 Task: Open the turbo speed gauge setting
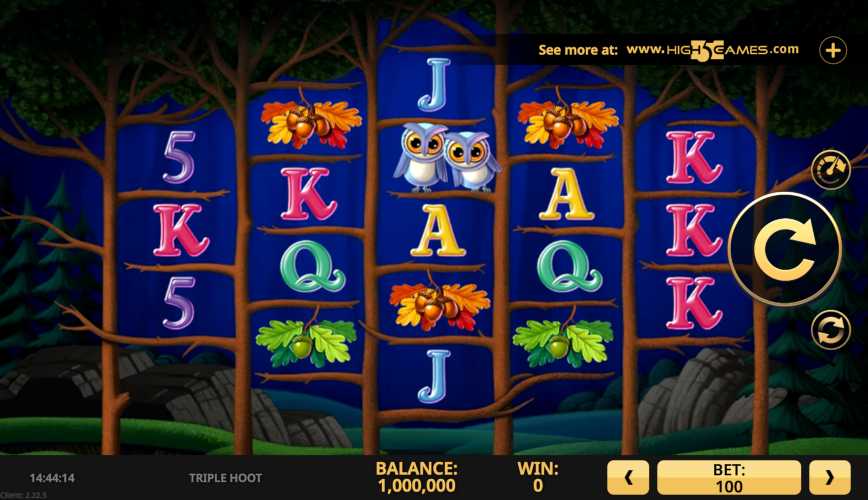click(x=830, y=170)
